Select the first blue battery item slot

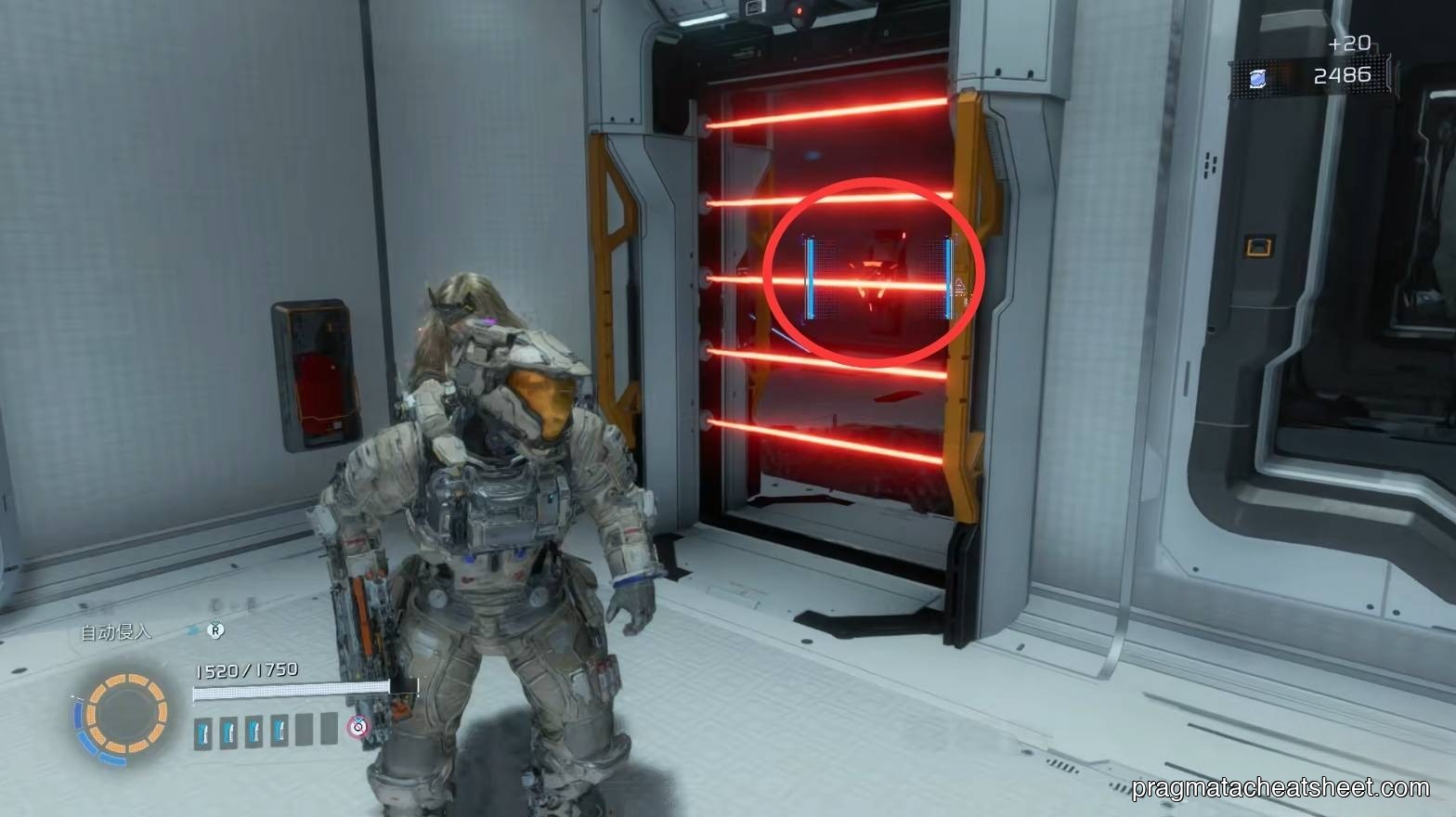(202, 733)
